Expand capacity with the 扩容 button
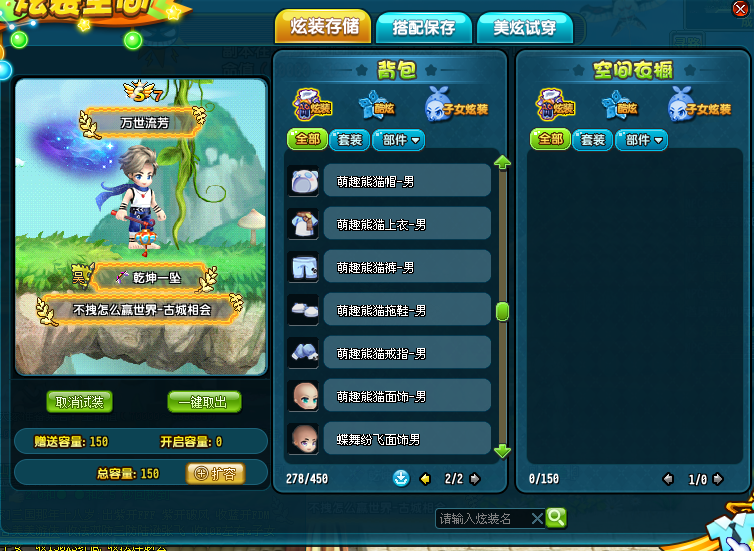This screenshot has height=551, width=754. (x=215, y=473)
